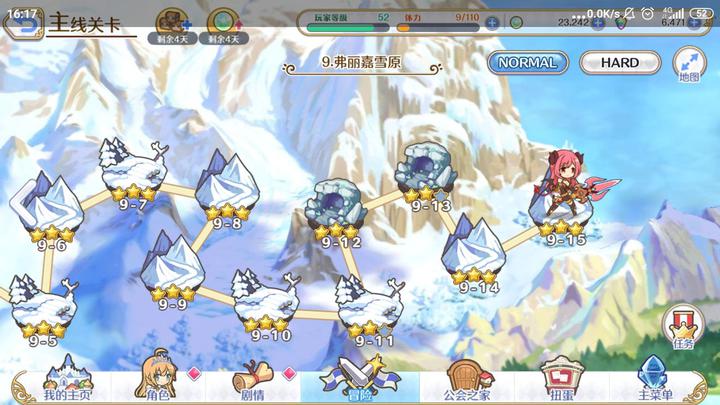Screen dimensions: 720x405
Task: Open the Characters (角色) tab
Action: [157, 381]
